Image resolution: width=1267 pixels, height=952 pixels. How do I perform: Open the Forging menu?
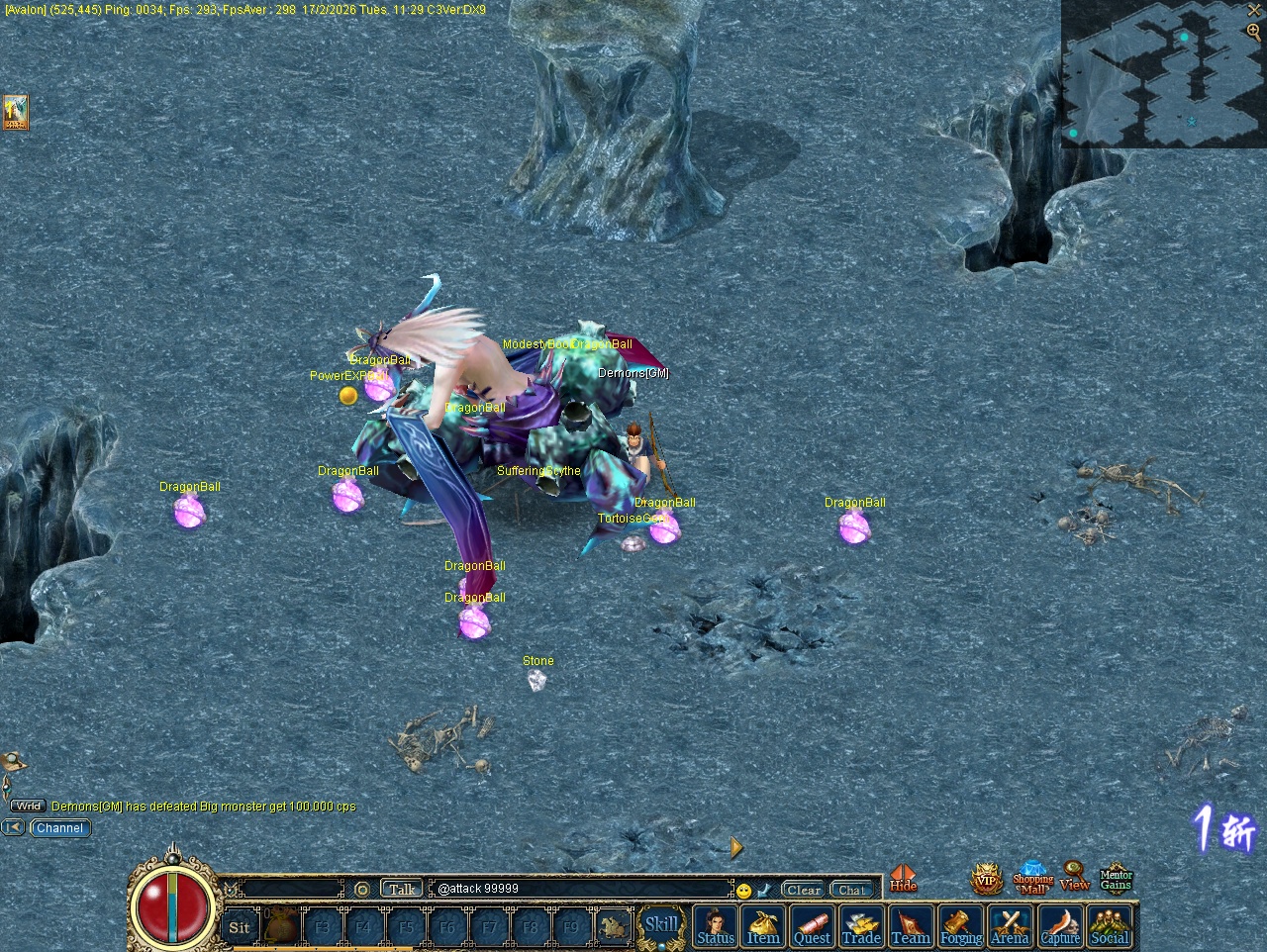960,927
